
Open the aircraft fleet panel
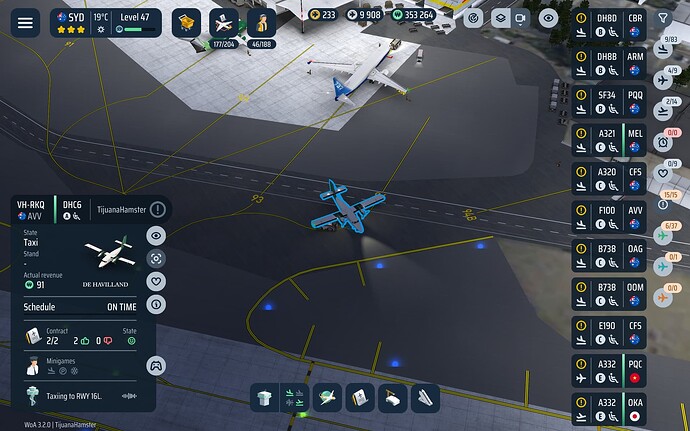(x=227, y=22)
